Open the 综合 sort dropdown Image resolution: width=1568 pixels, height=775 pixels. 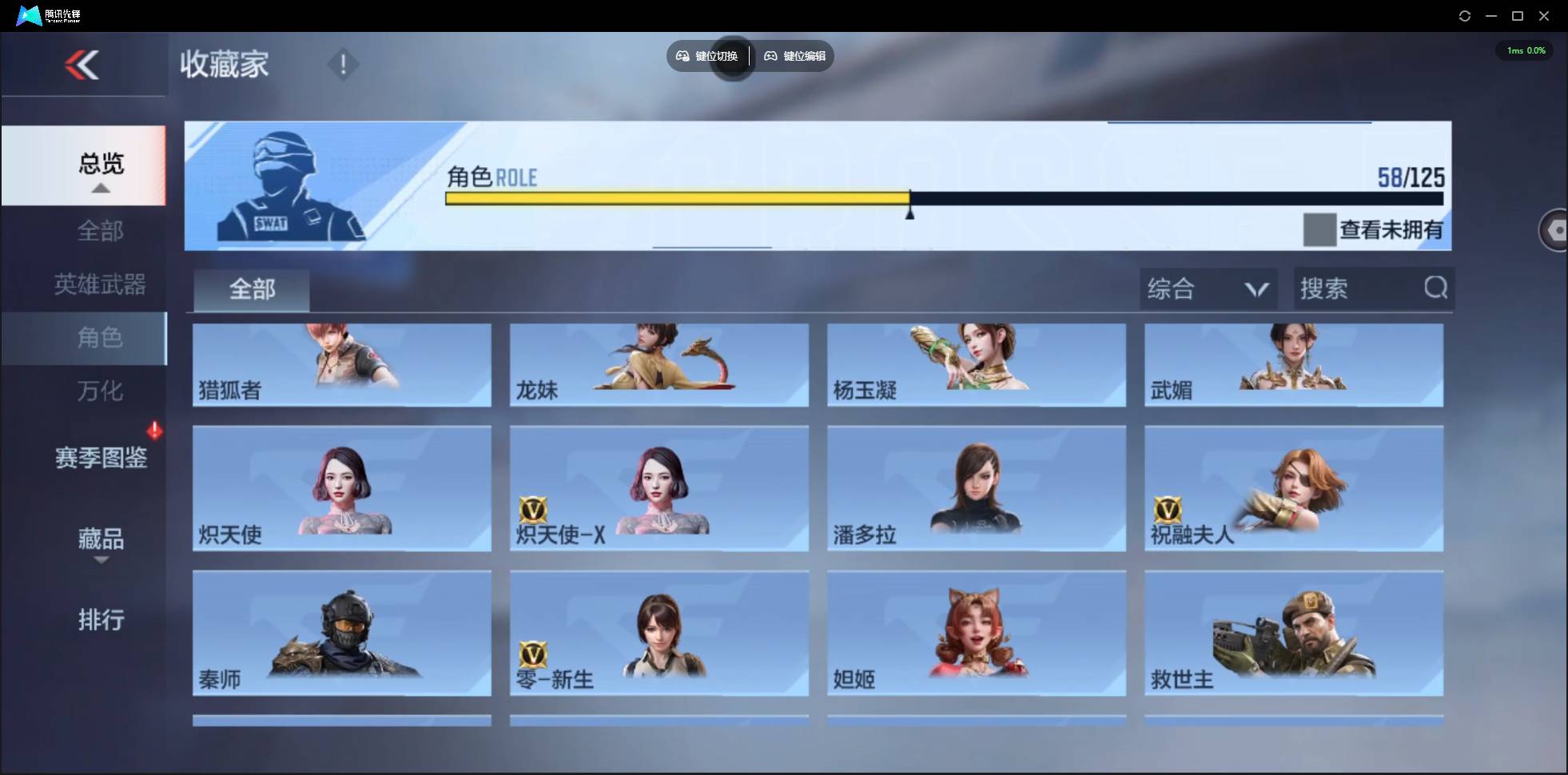(1208, 288)
